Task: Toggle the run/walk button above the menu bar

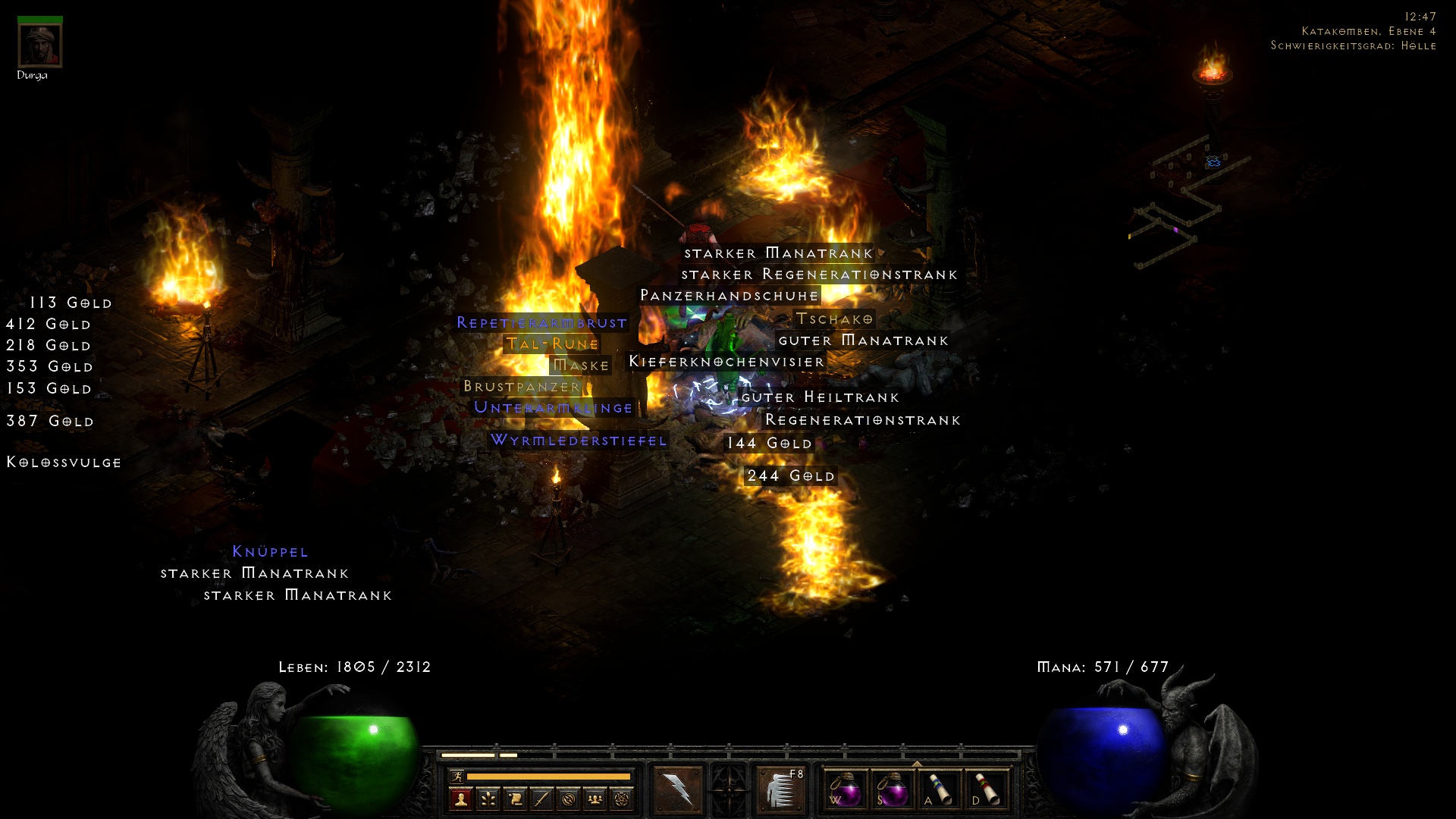Action: pos(457,776)
